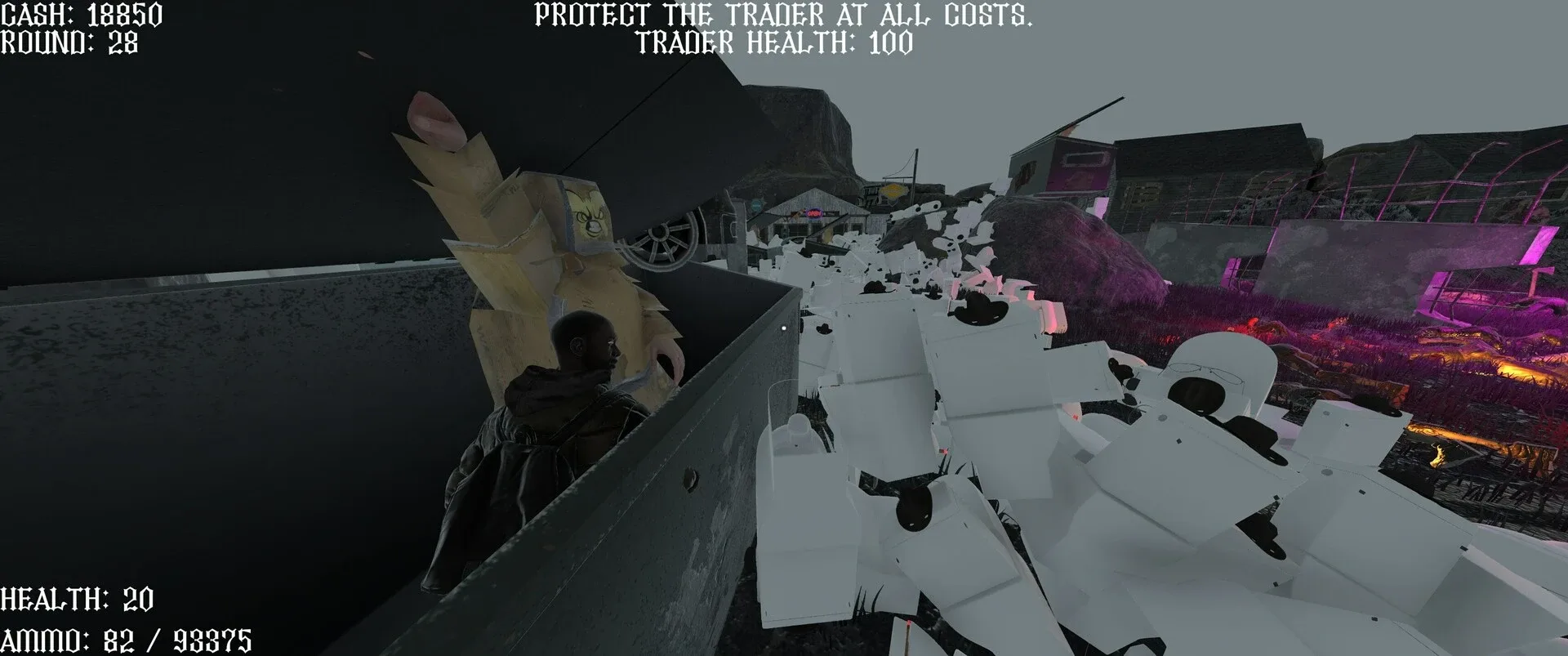Expand the AMMO: 82 / 93375 counter
Image resolution: width=1568 pixels, height=656 pixels.
point(127,633)
